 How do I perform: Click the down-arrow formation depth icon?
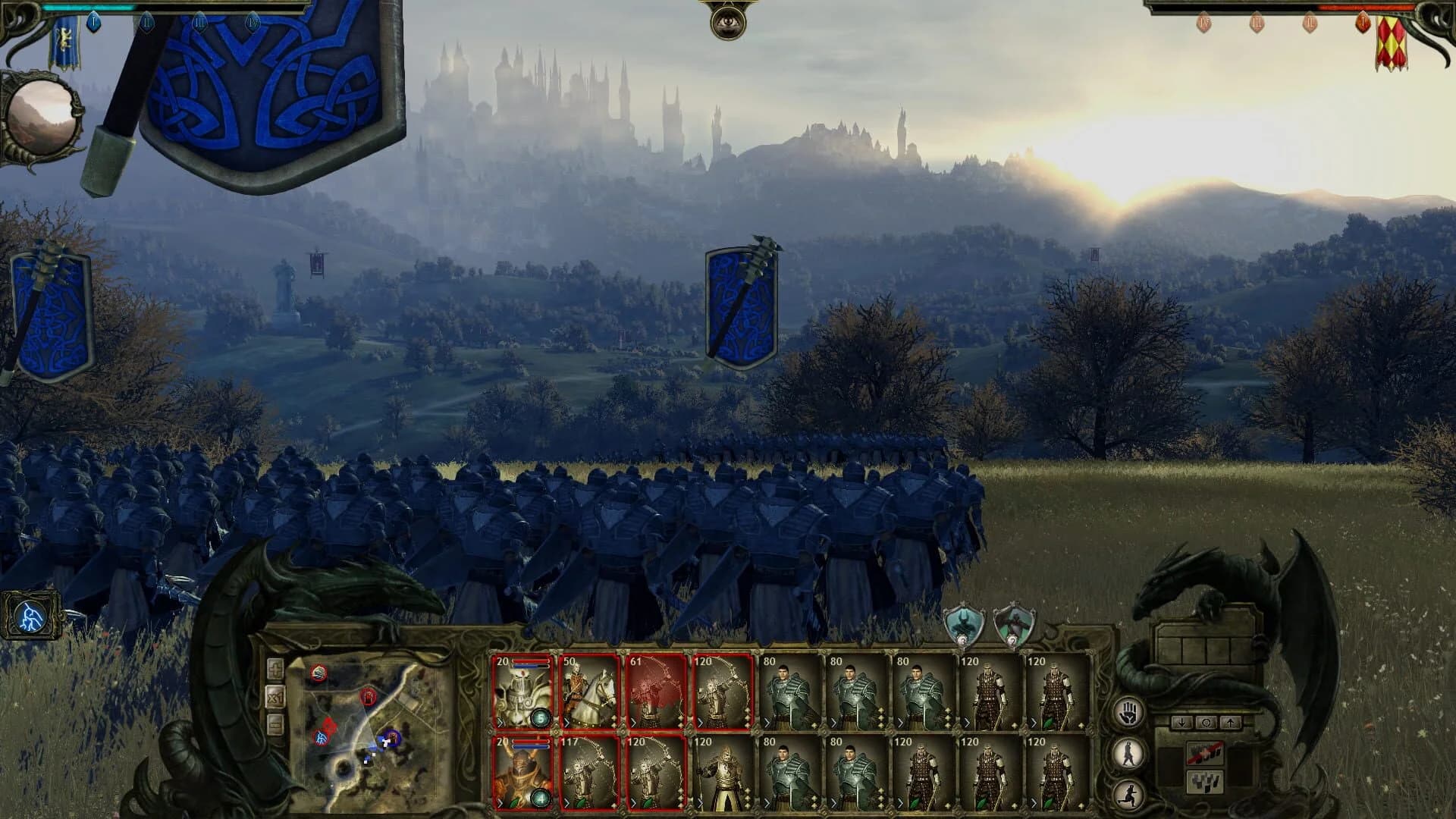tap(1182, 723)
